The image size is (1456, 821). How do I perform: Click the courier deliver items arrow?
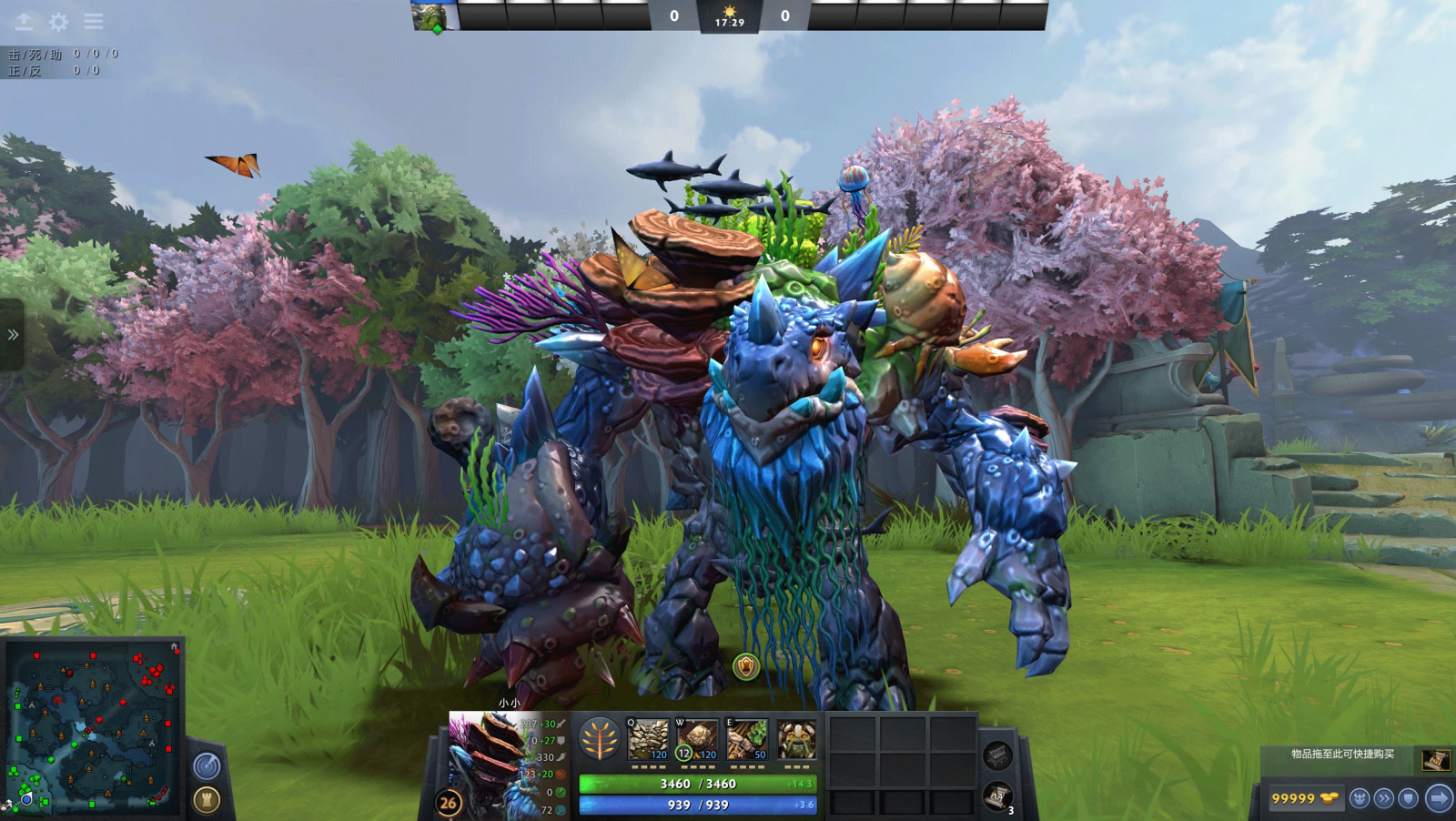pos(1438,798)
